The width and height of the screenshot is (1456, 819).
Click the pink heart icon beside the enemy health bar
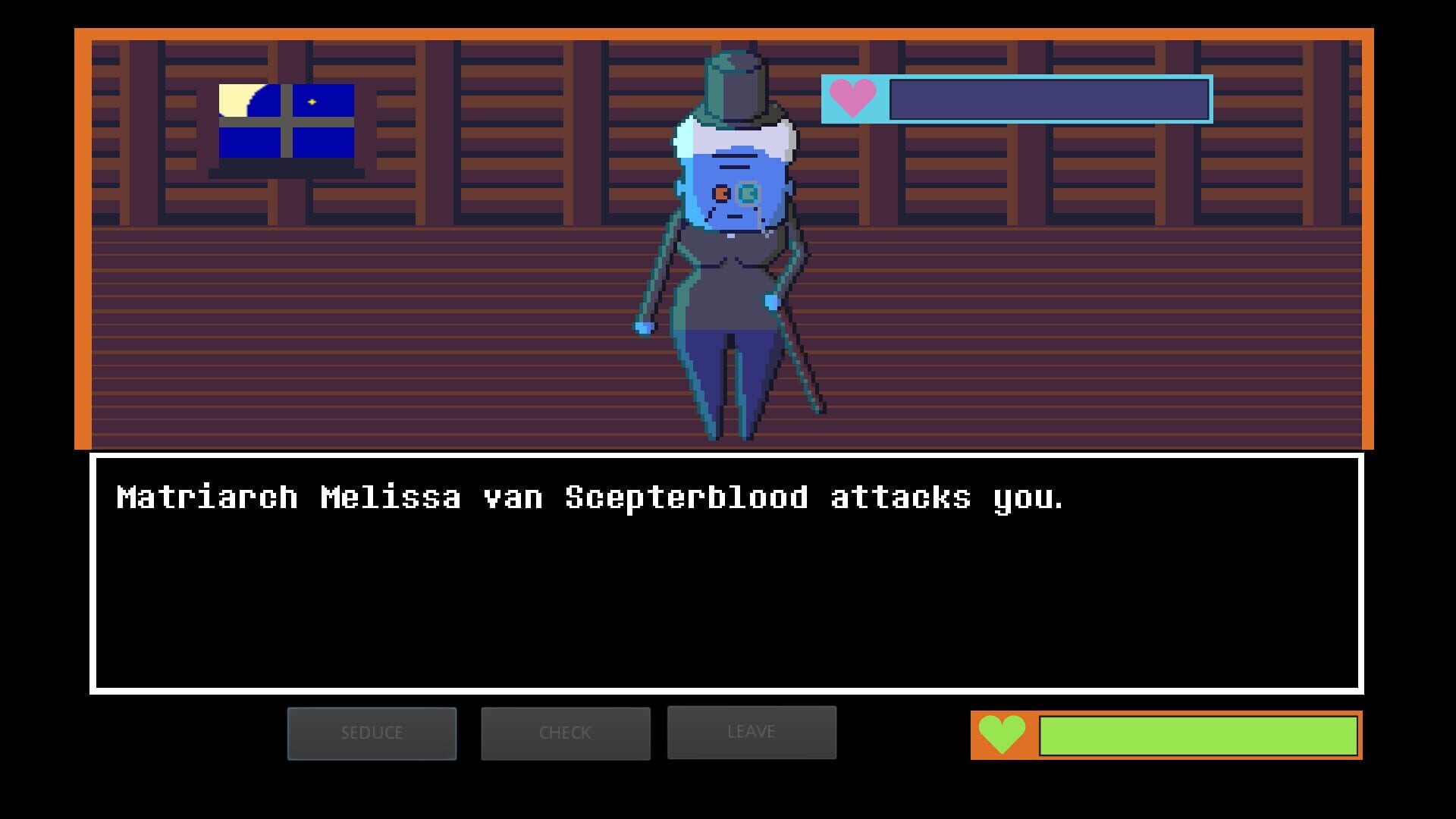tap(853, 99)
